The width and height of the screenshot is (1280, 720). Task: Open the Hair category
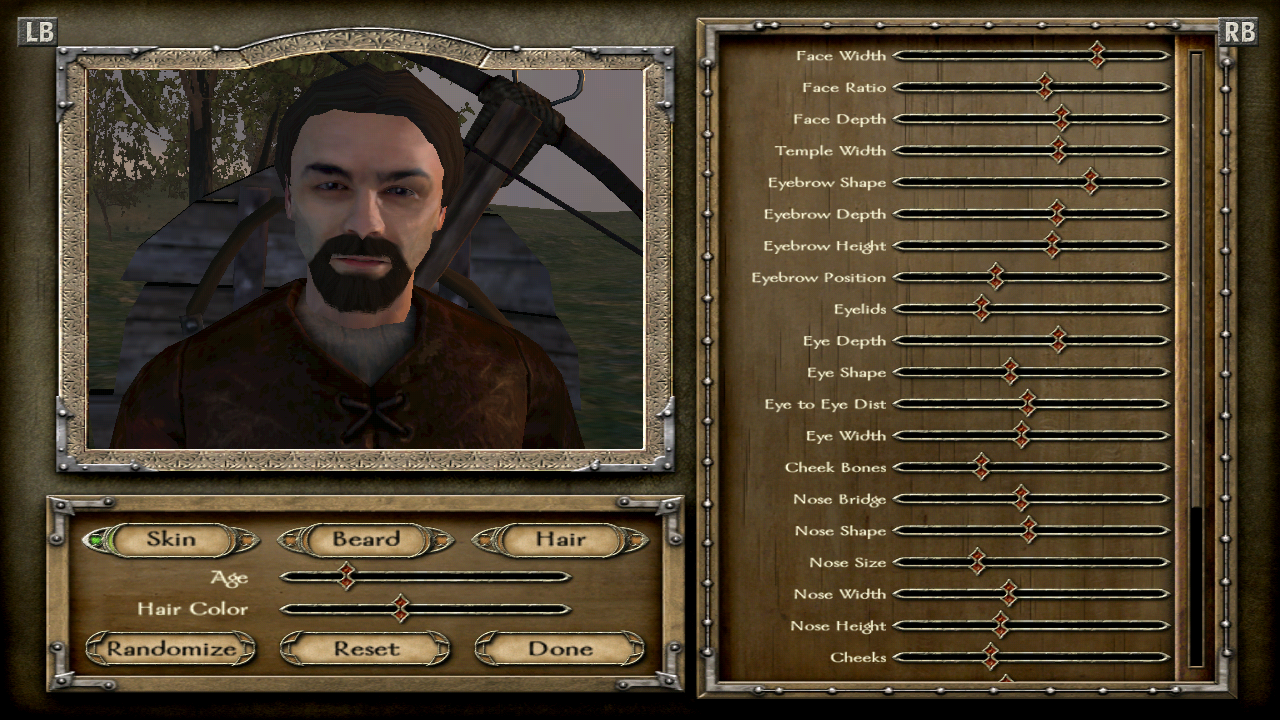click(560, 540)
